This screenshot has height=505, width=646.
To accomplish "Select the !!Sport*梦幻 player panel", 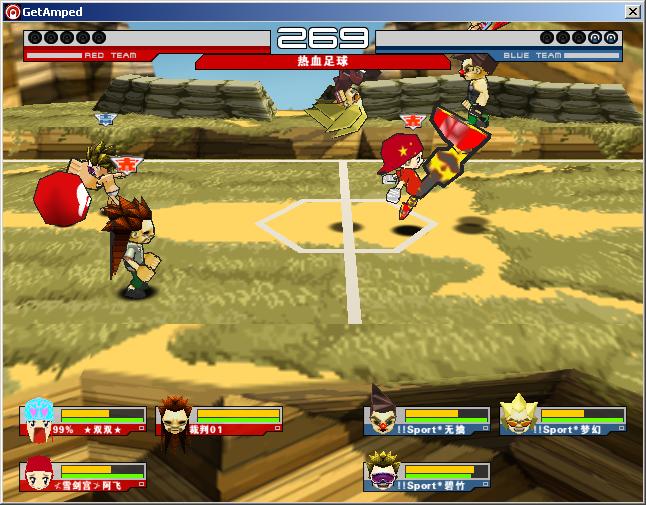I will click(563, 420).
